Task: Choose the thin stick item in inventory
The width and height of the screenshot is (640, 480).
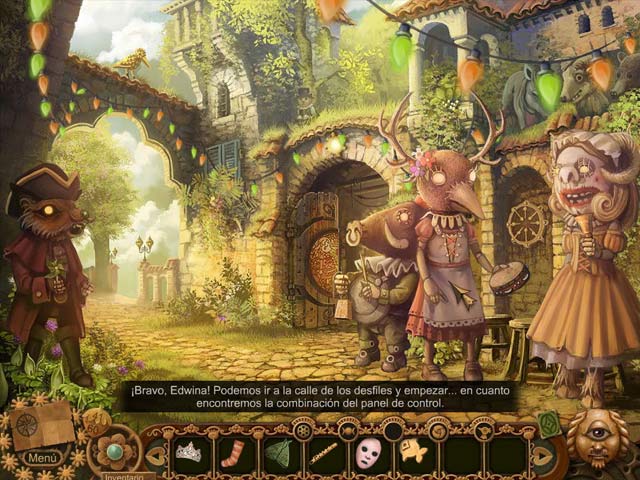Action: 323,453
